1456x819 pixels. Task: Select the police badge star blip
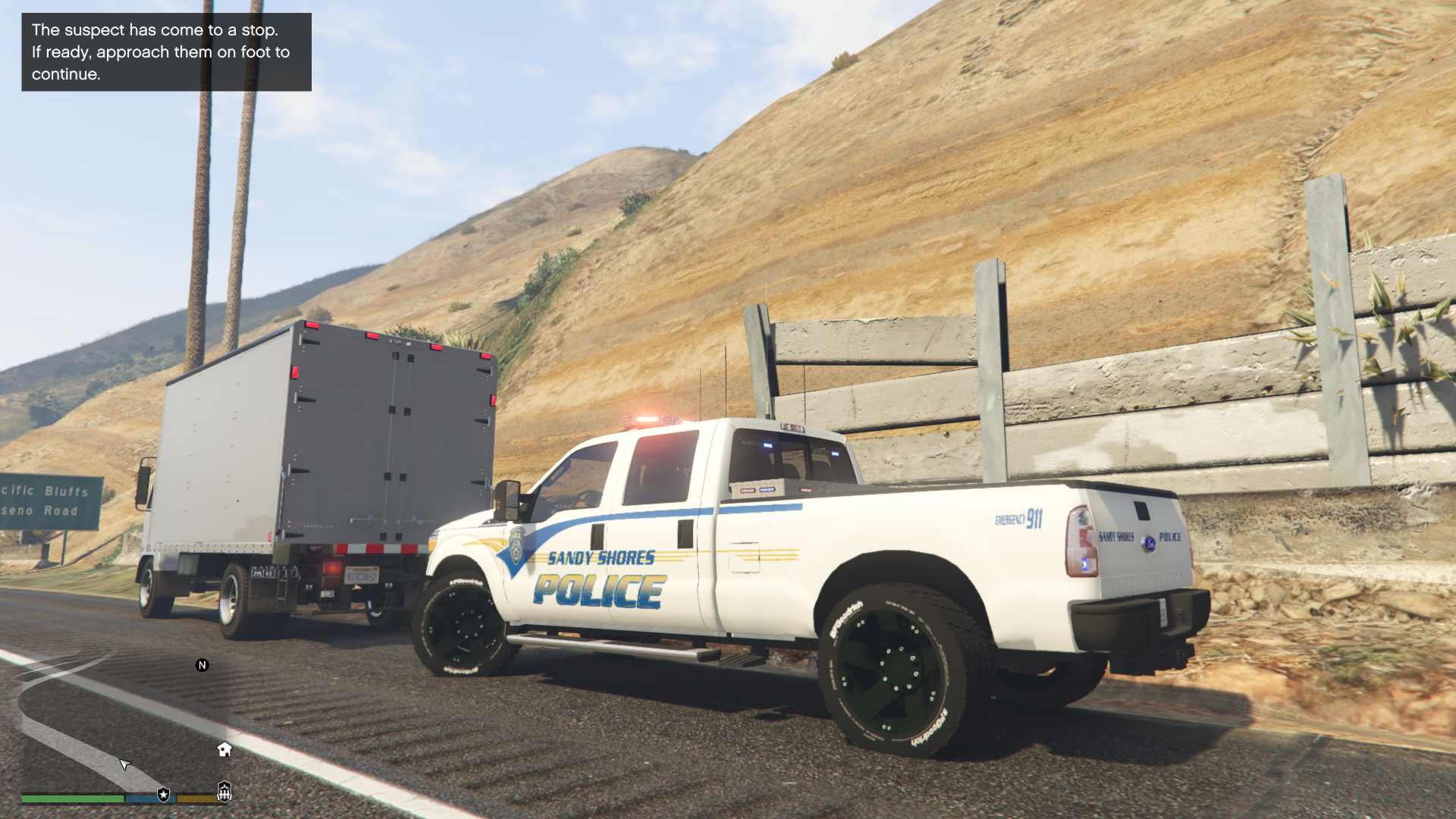(x=163, y=794)
